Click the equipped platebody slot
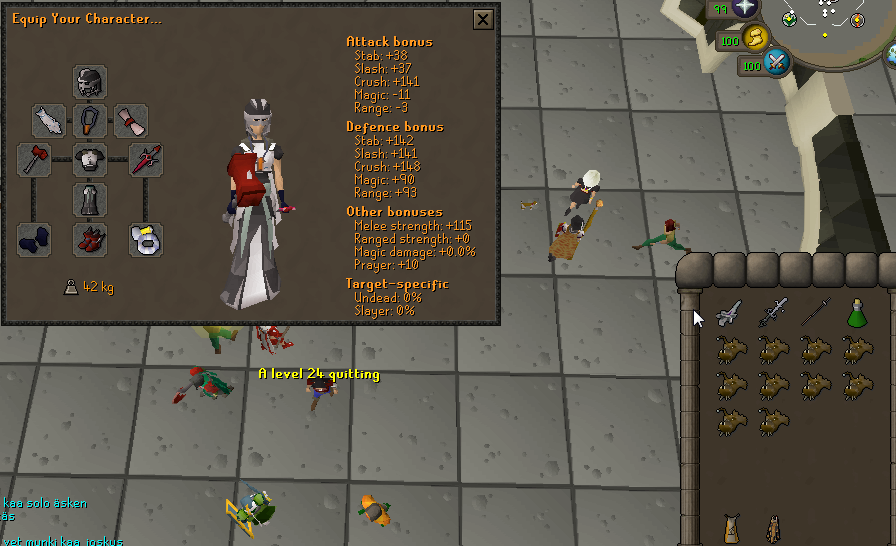Image resolution: width=896 pixels, height=546 pixels. click(x=90, y=160)
